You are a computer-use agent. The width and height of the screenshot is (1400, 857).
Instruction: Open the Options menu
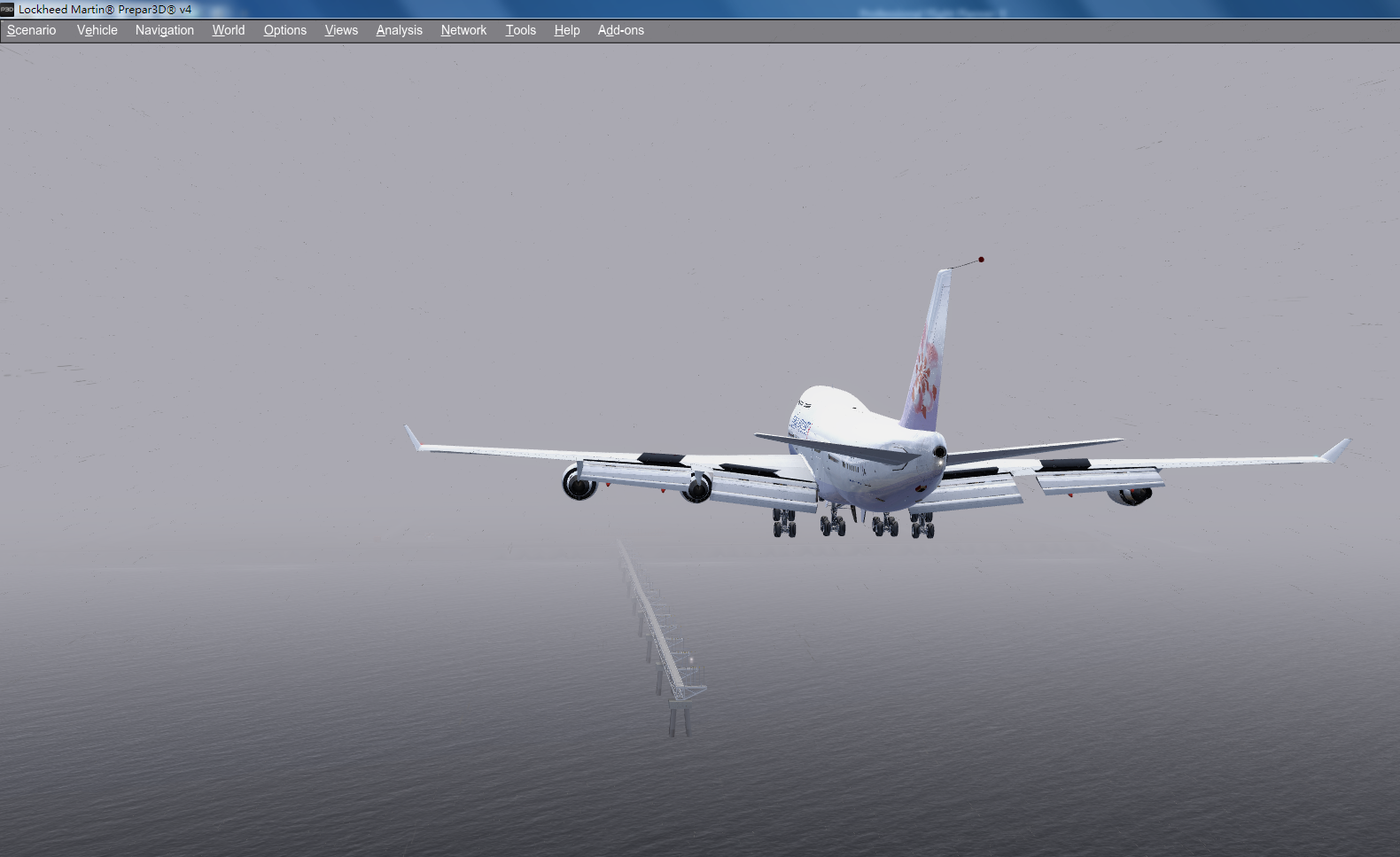(x=284, y=29)
